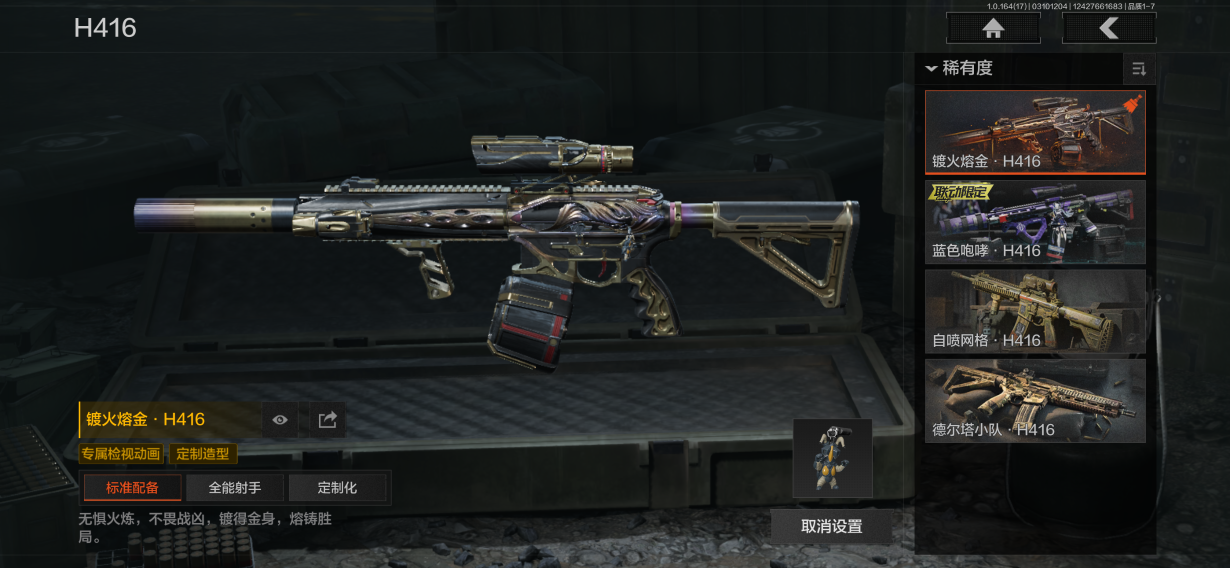1230x568 pixels.
Task: Switch to the 标准配备 tab
Action: tap(133, 488)
